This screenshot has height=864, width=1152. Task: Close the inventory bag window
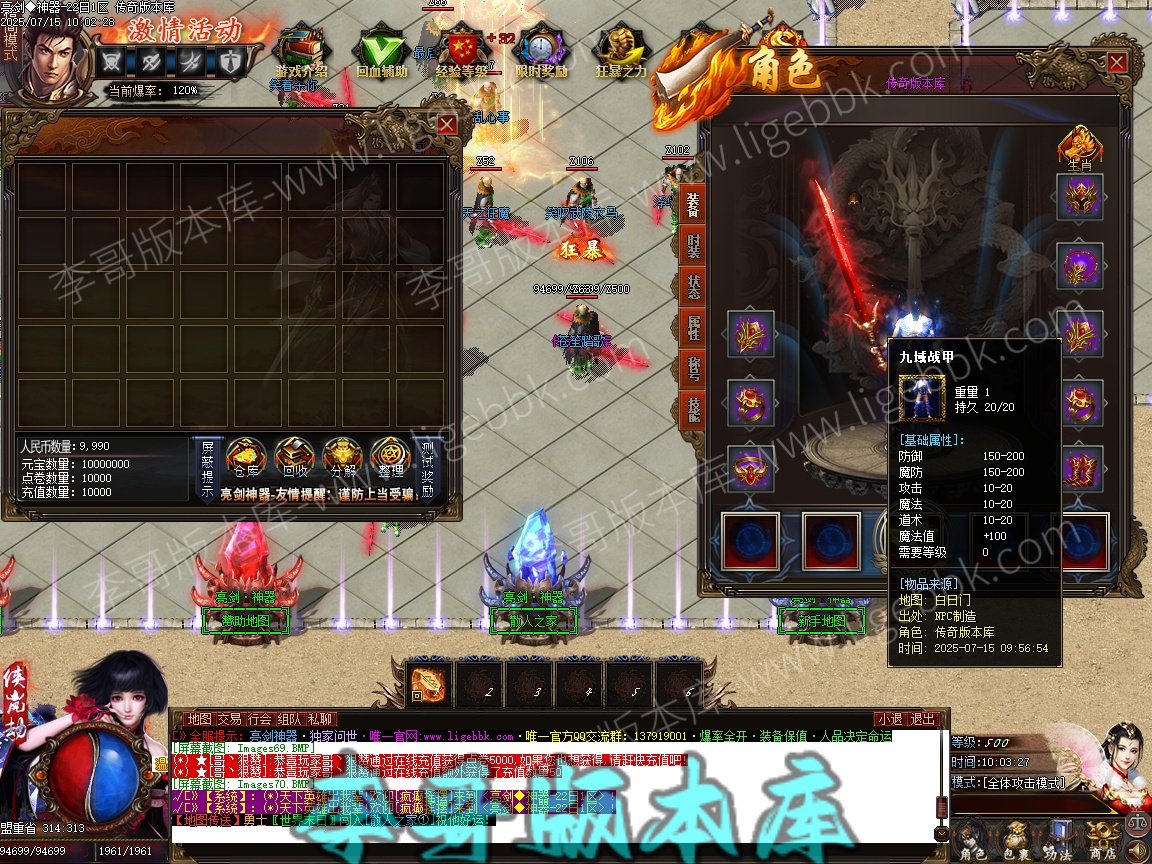click(447, 124)
